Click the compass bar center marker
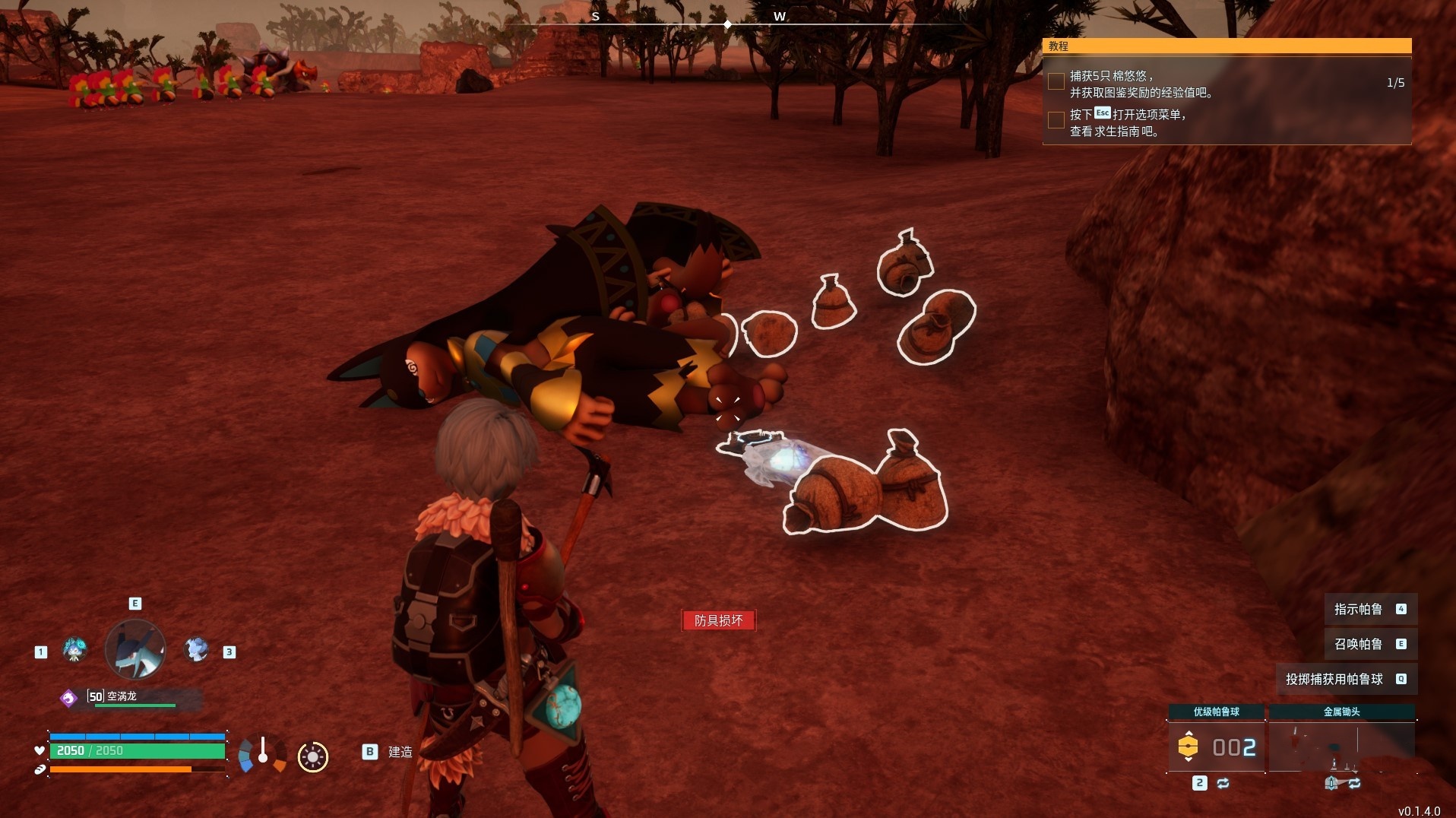This screenshot has height=818, width=1456. pos(727,24)
